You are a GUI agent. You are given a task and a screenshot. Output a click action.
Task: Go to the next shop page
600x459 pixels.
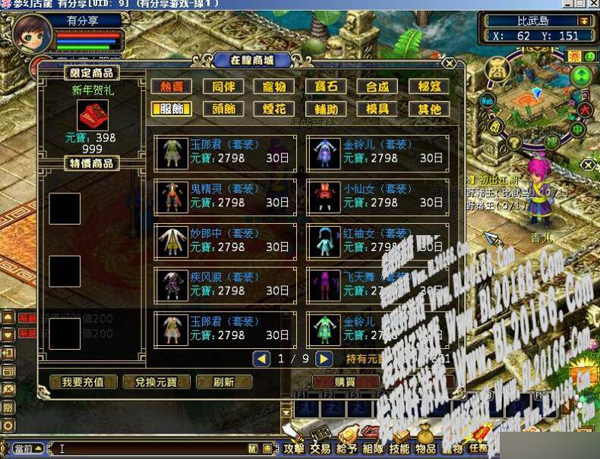click(x=323, y=358)
